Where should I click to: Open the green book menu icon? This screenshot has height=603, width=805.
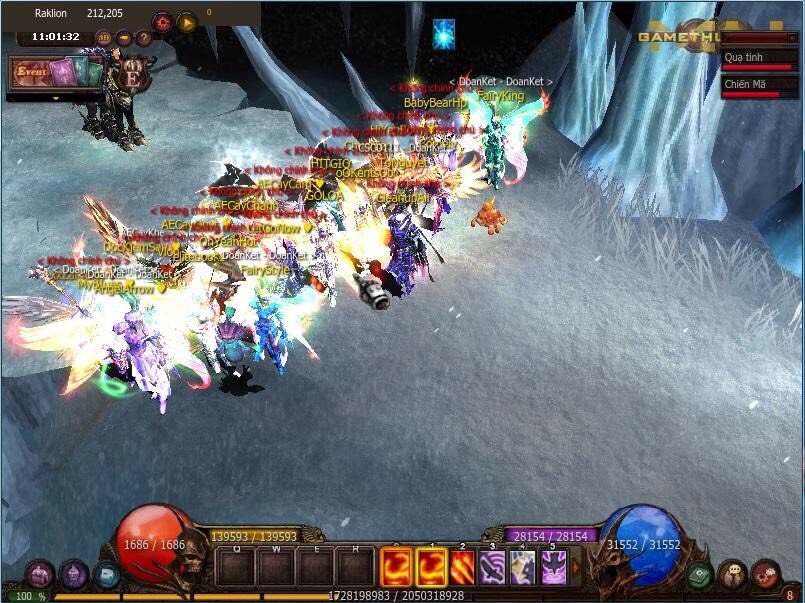pyautogui.click(x=699, y=575)
